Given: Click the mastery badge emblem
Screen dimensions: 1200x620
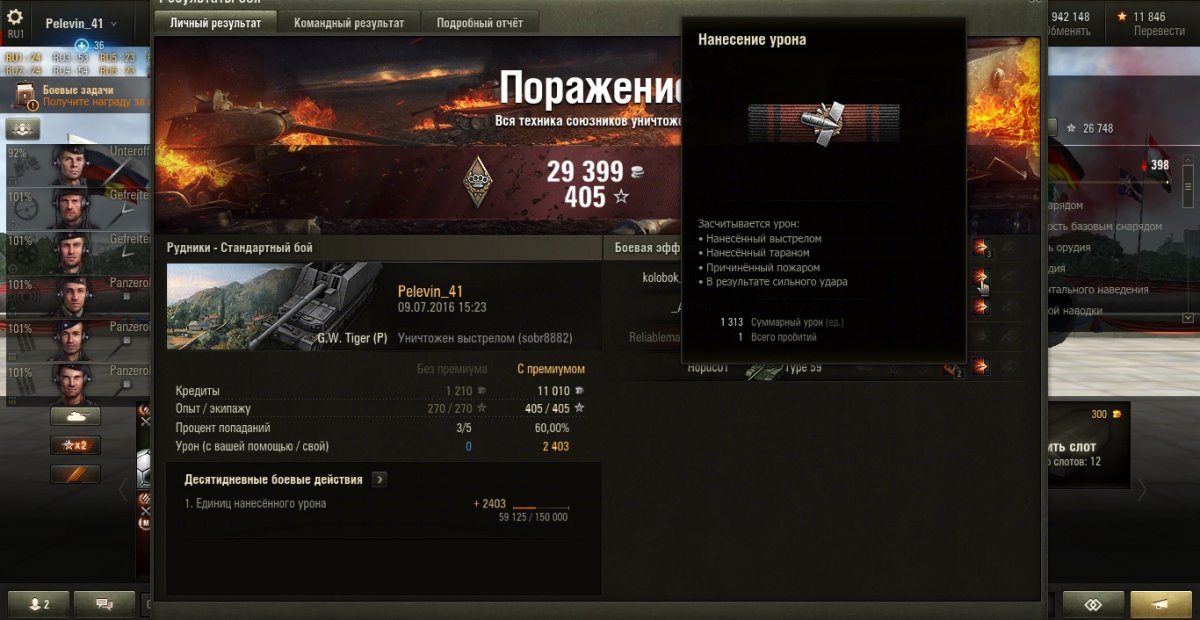Looking at the screenshot, I should coord(478,182).
